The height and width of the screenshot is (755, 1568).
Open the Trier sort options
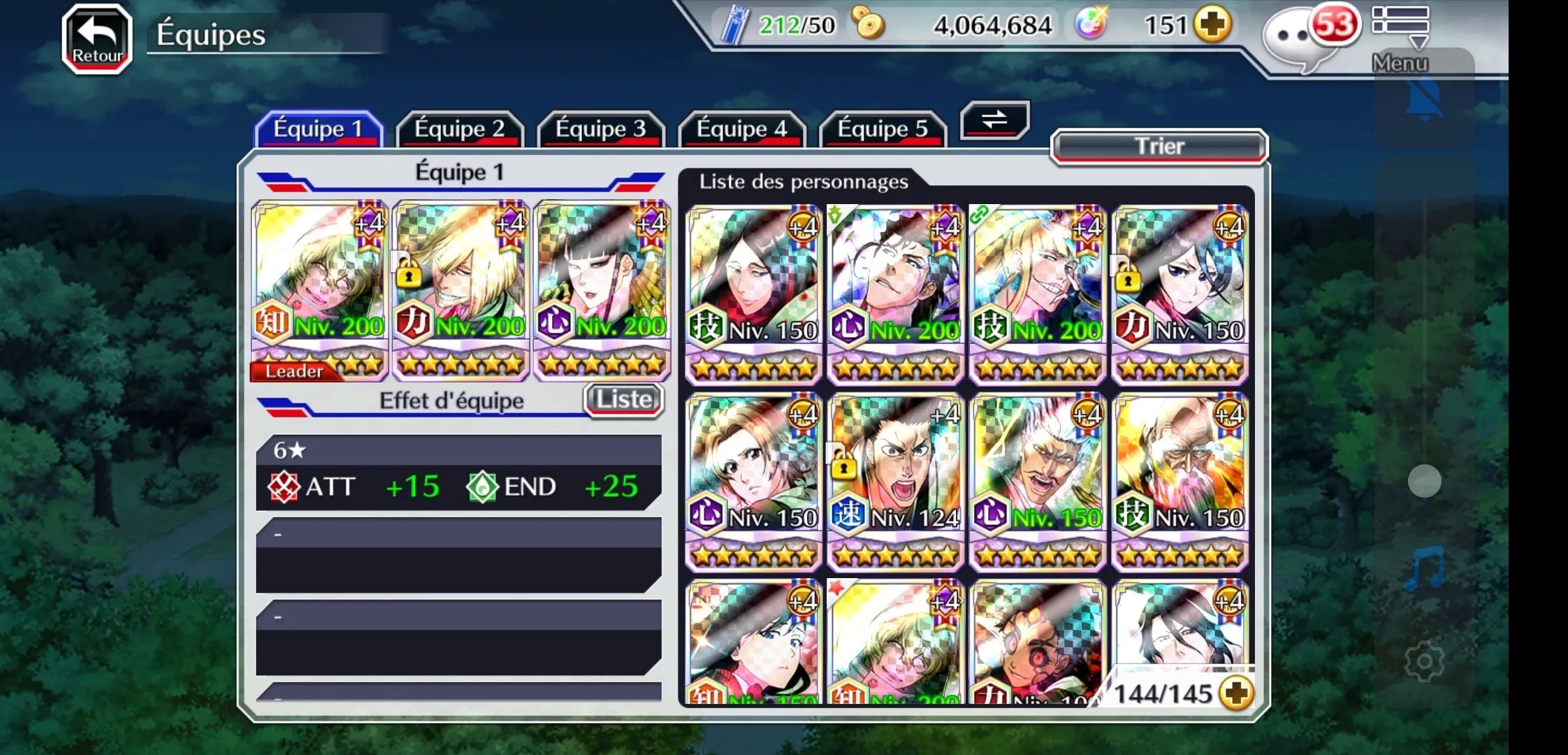click(x=1159, y=147)
